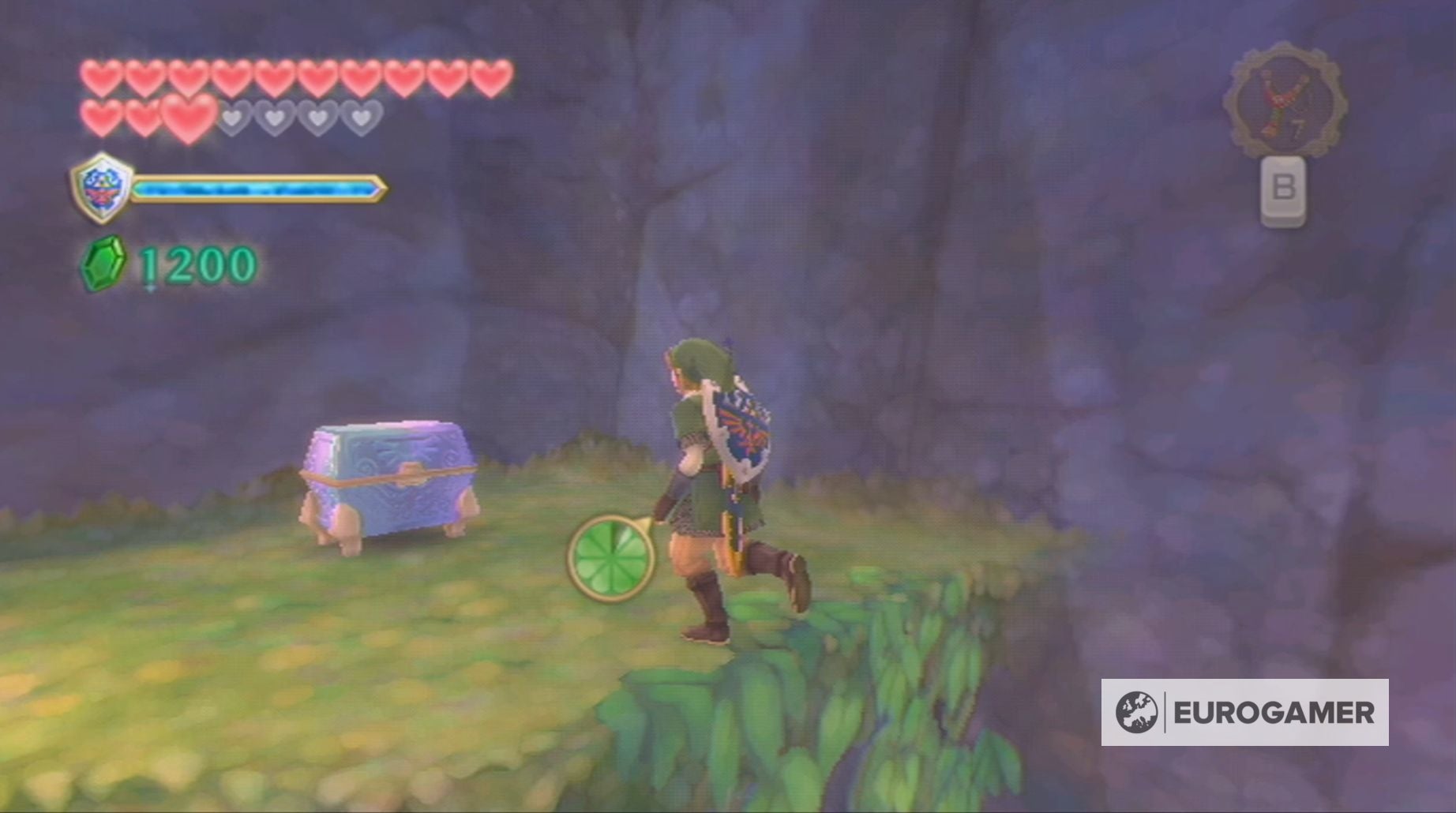Toggle the third heart in the top row
The height and width of the screenshot is (813, 1456).
tap(188, 77)
